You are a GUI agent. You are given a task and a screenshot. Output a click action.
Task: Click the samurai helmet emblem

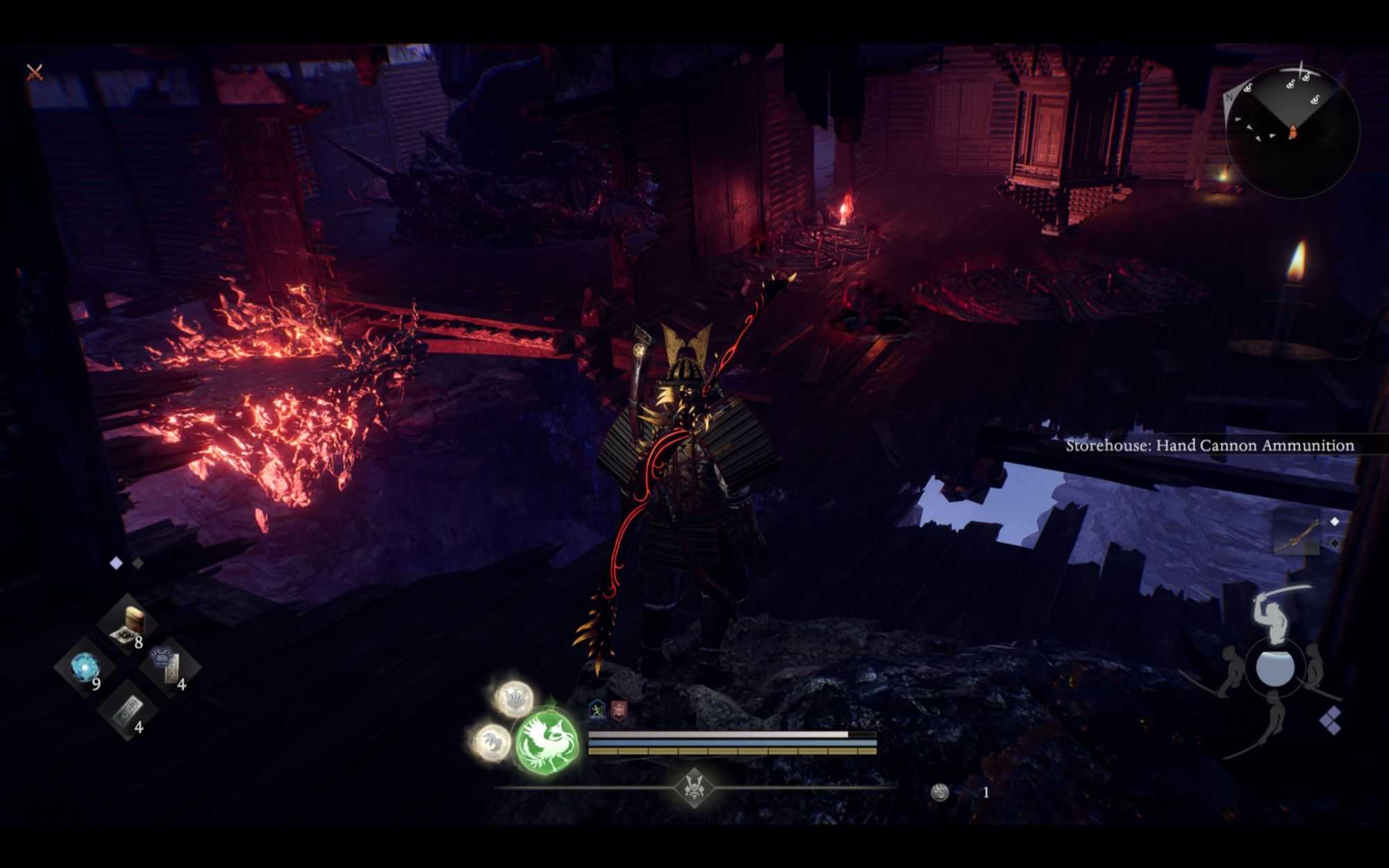pos(694,787)
